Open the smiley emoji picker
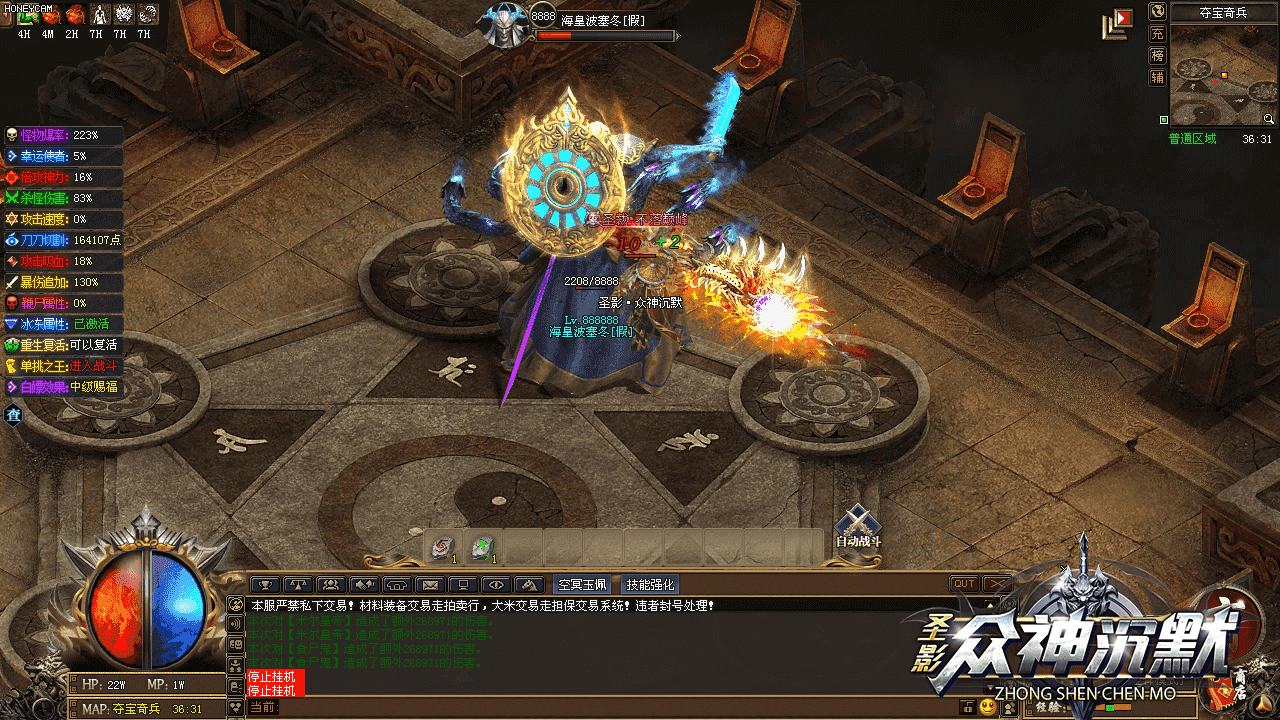The height and width of the screenshot is (720, 1280). [x=988, y=708]
